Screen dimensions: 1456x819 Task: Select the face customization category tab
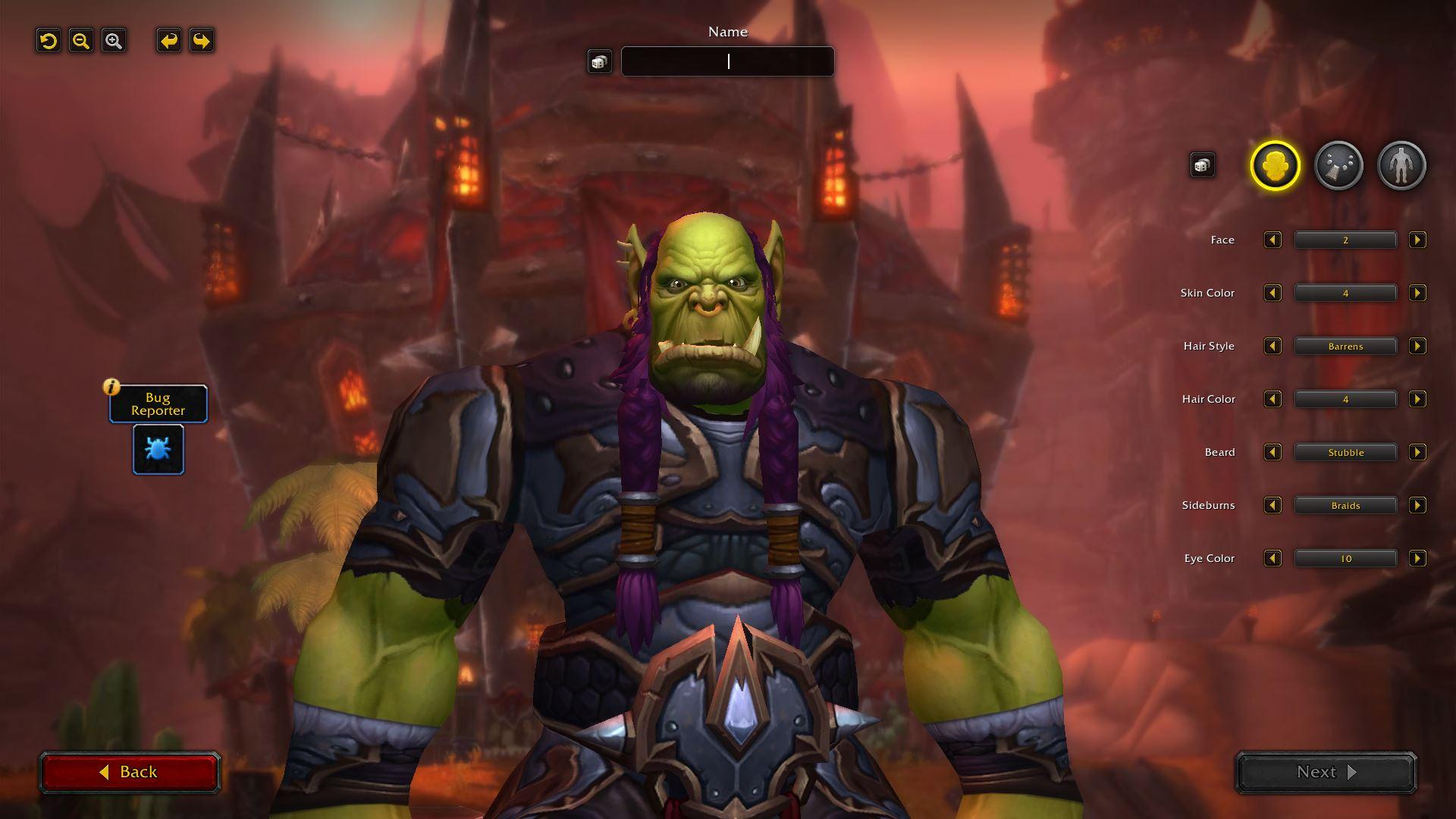click(1275, 165)
